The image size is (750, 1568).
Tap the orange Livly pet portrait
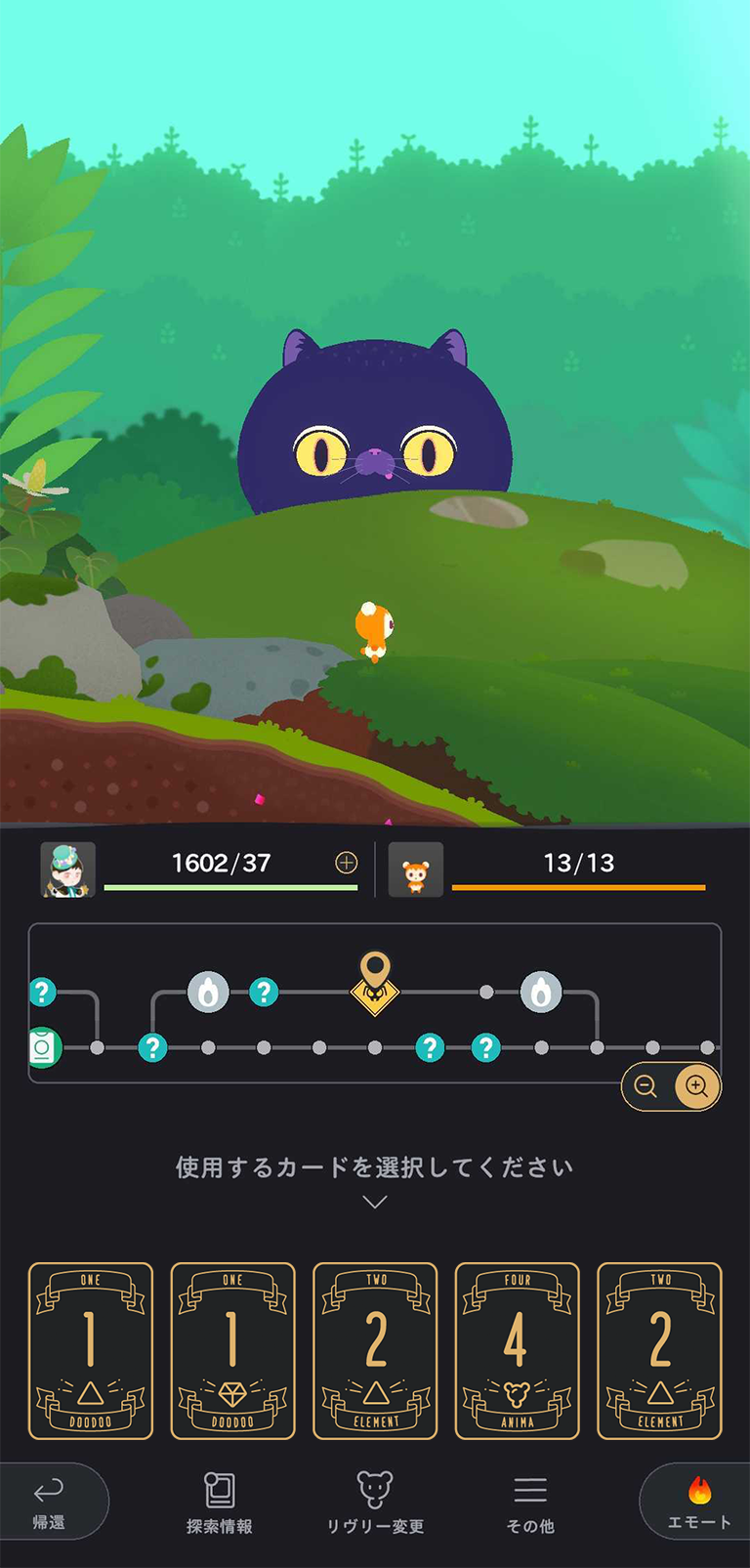coord(416,869)
